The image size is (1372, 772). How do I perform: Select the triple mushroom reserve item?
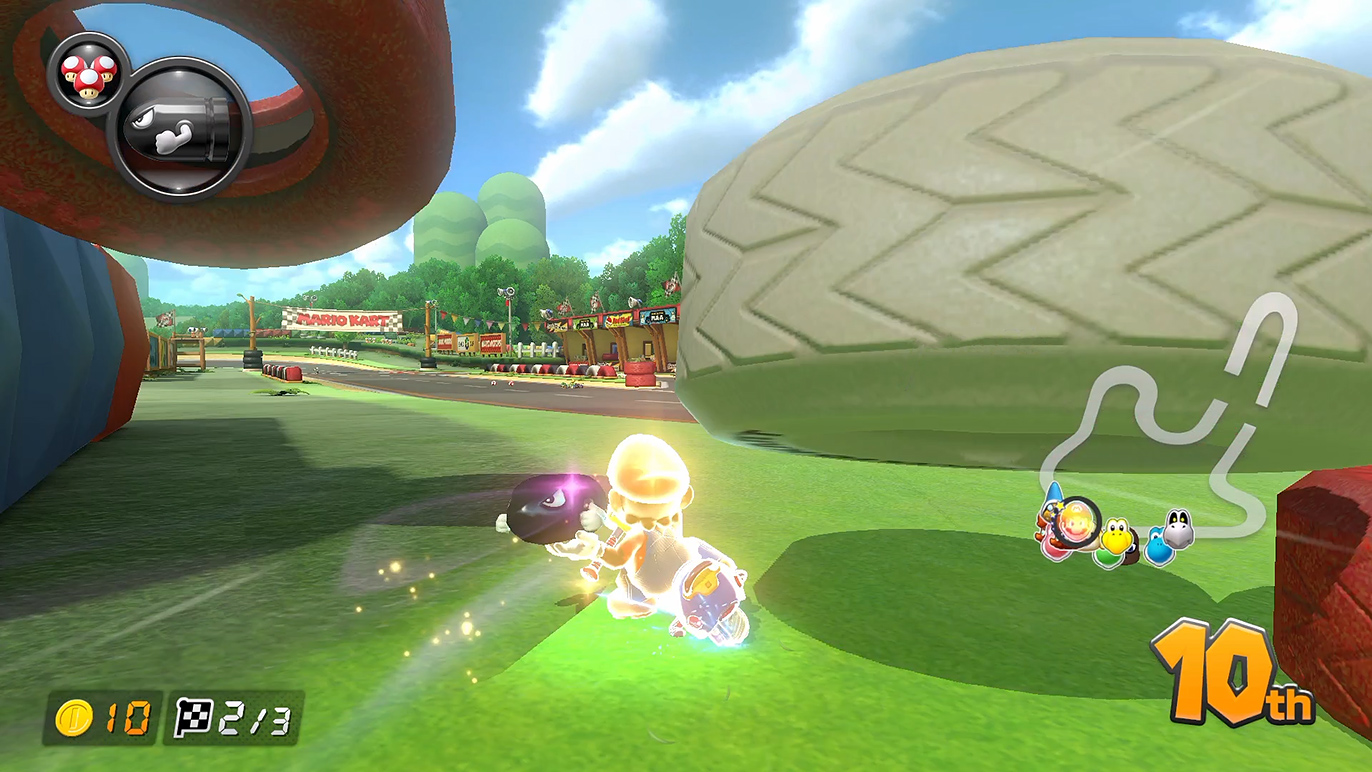[89, 73]
